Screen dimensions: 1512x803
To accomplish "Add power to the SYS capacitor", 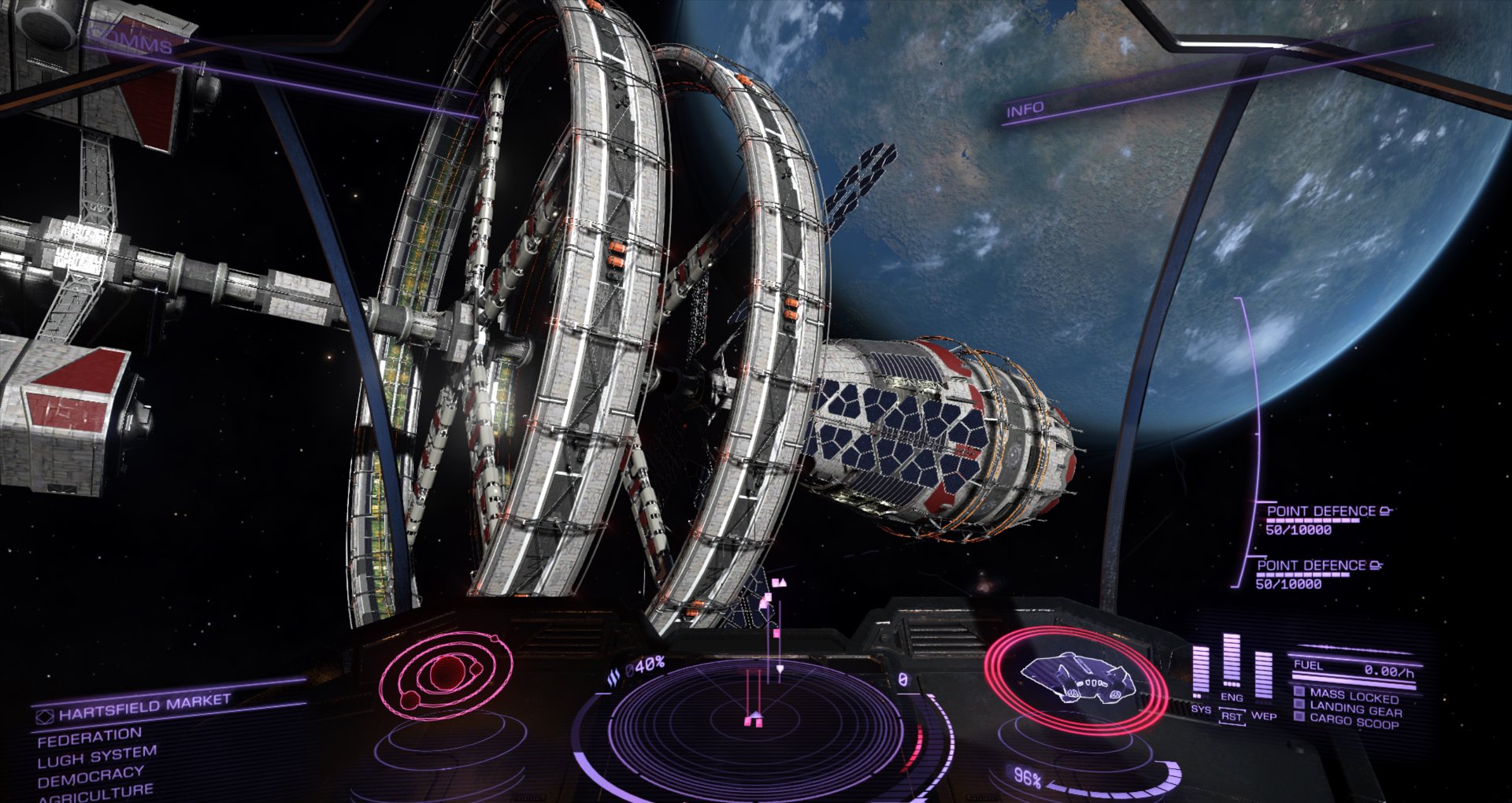I will coord(1201,709).
